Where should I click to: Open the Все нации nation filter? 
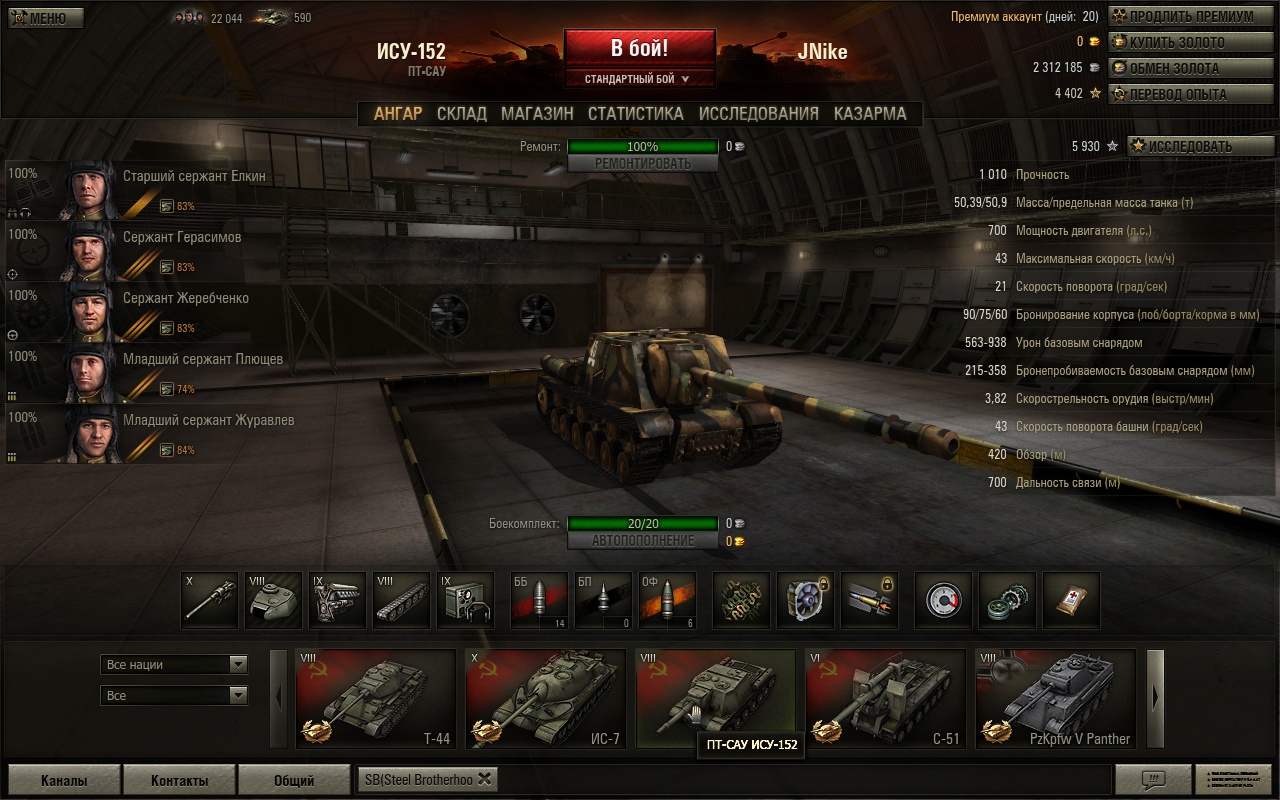[x=174, y=664]
